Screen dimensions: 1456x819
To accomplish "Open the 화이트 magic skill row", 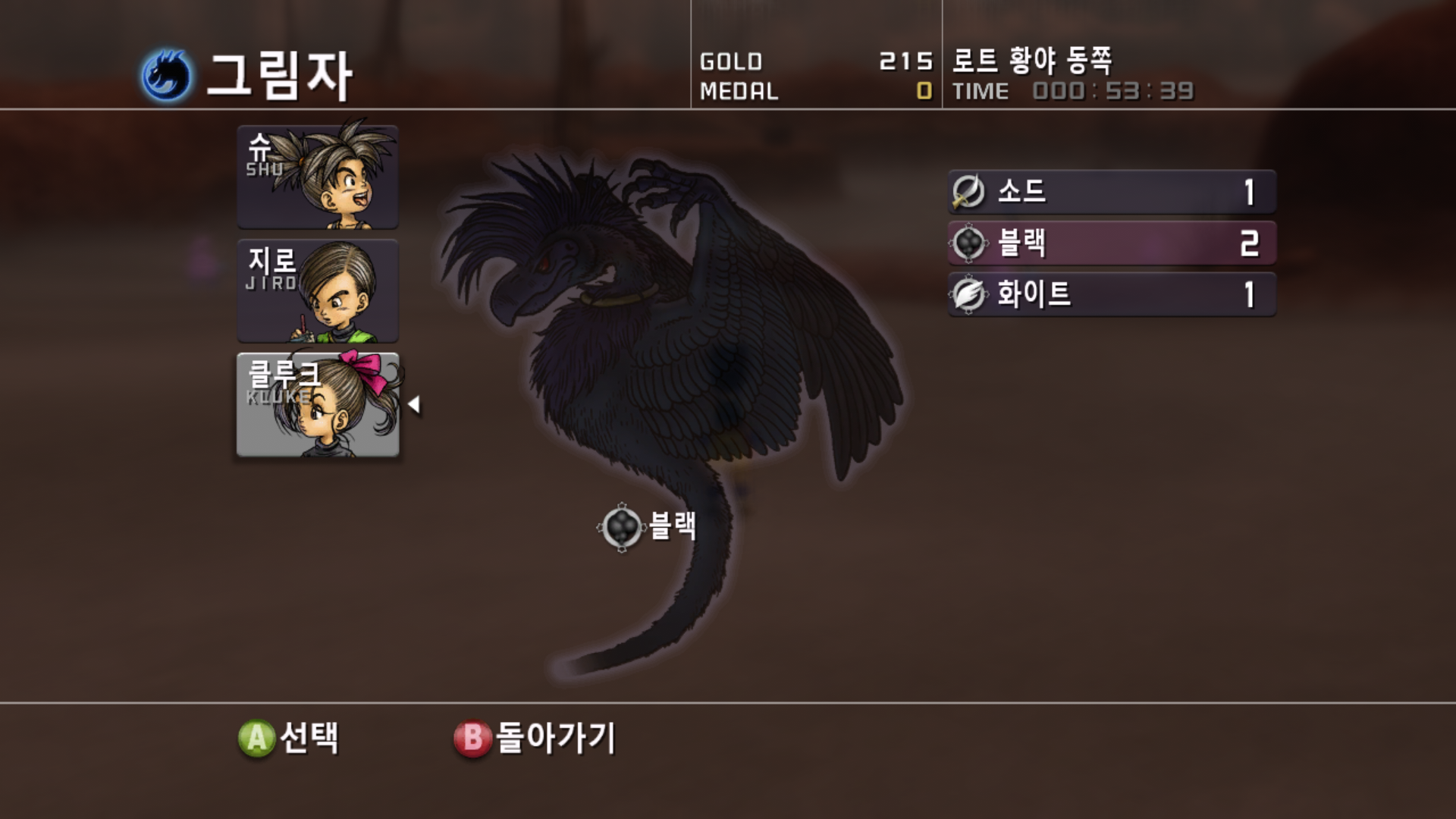I will (x=1112, y=294).
